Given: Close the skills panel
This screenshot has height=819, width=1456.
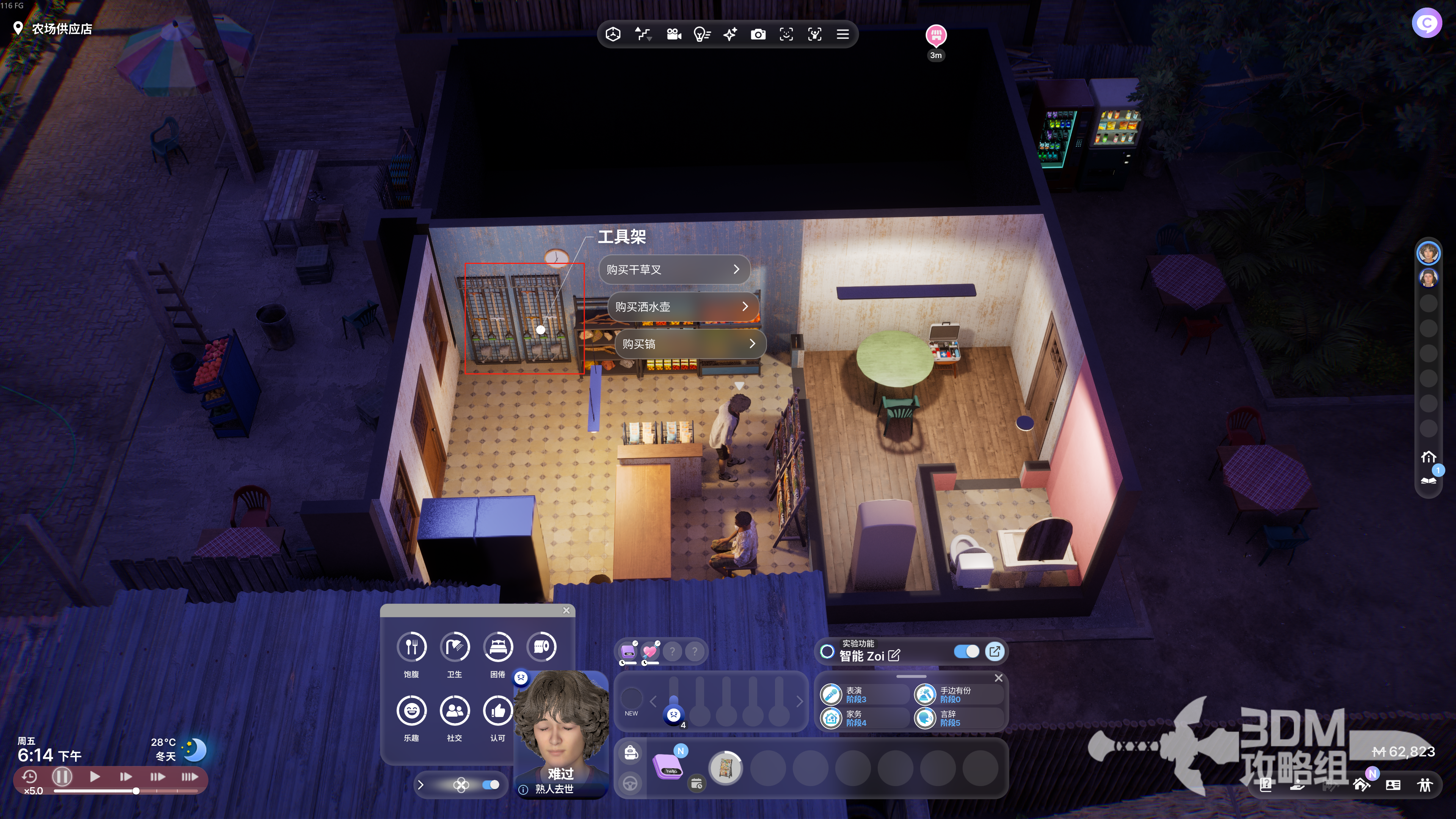Looking at the screenshot, I should [x=999, y=678].
